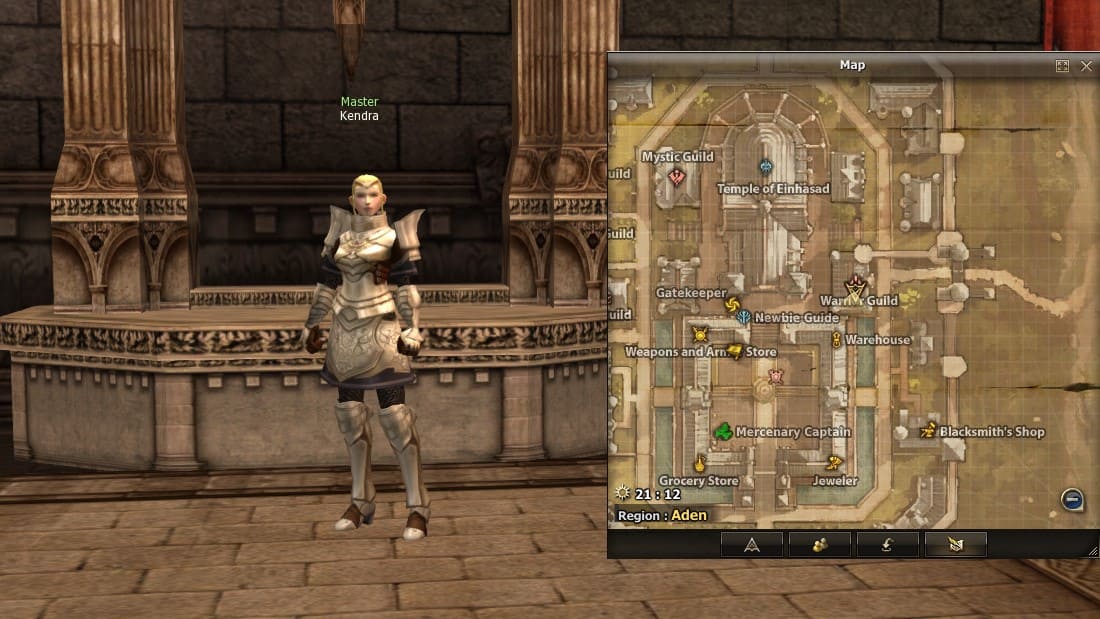The image size is (1100, 619).
Task: Click the Jeweler map marker
Action: [x=834, y=463]
